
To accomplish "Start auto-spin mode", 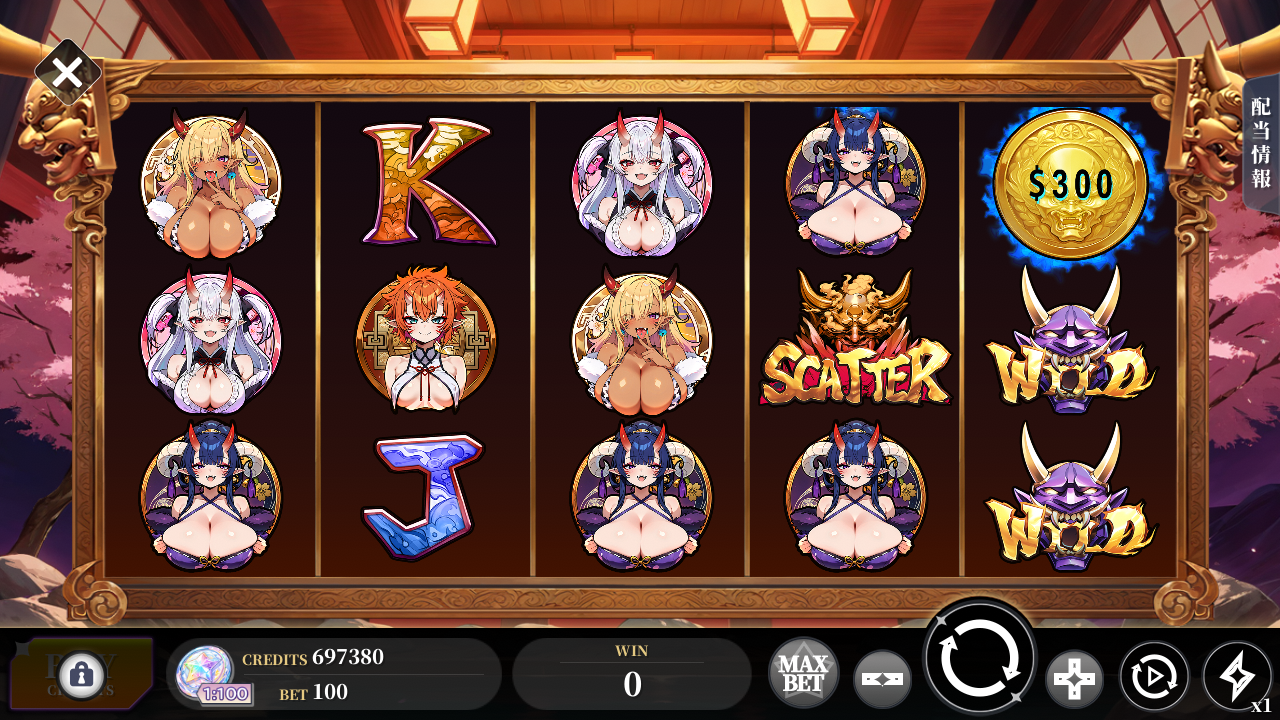I will pyautogui.click(x=1153, y=677).
